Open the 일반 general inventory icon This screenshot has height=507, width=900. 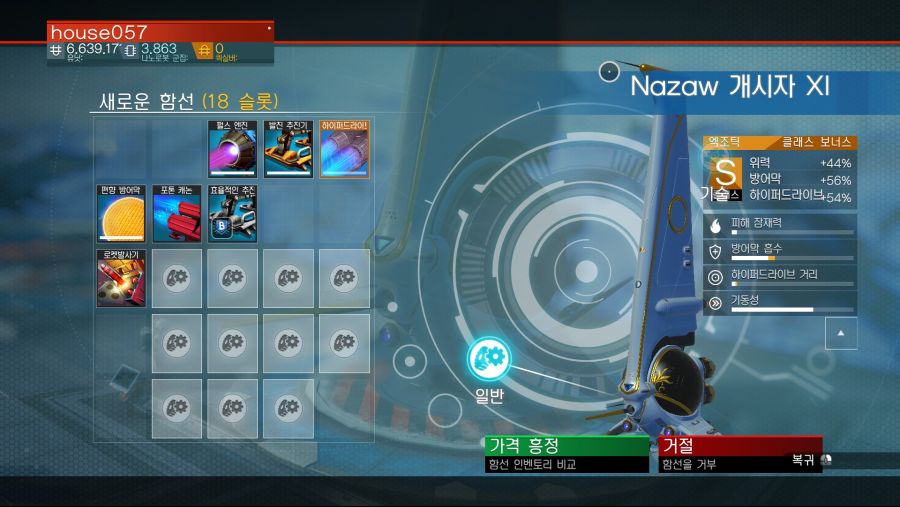489,357
